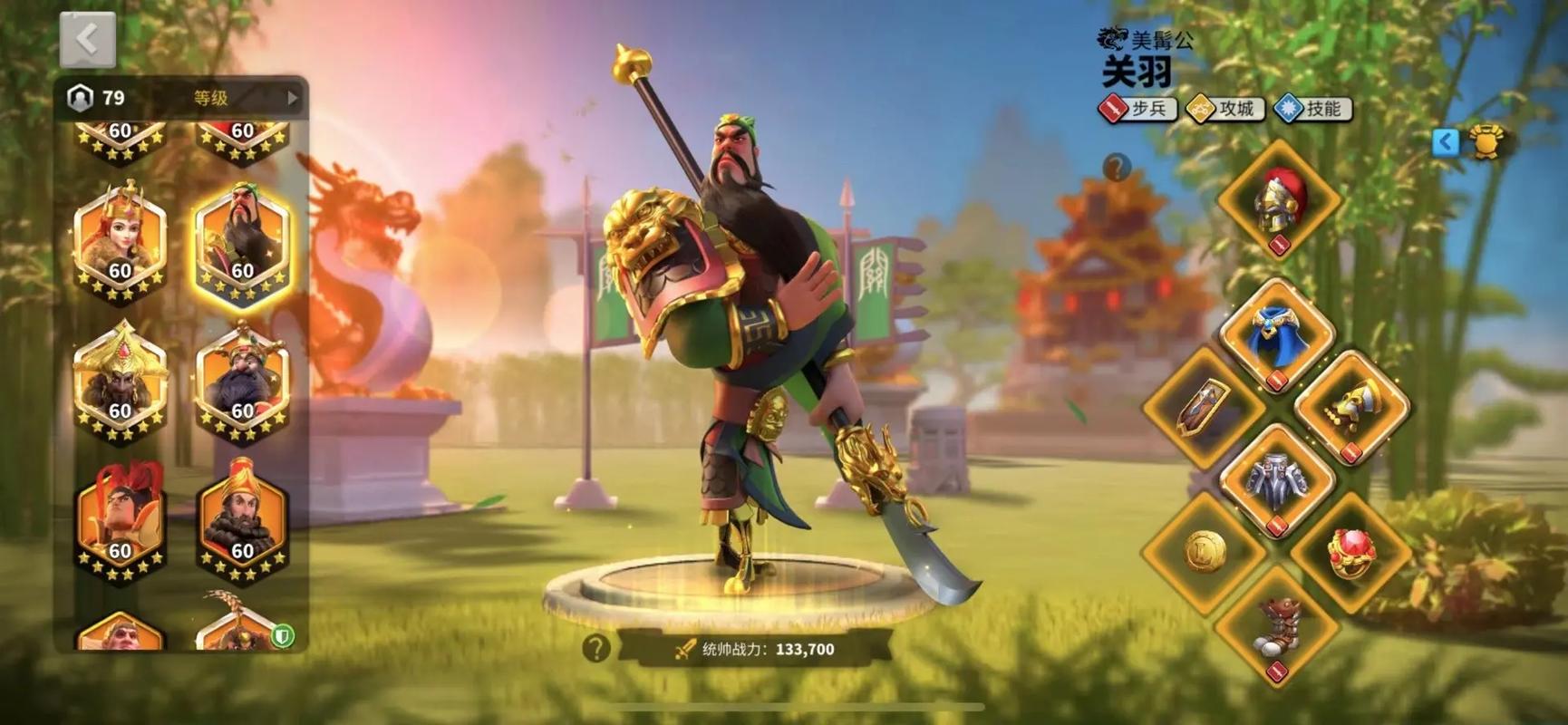Viewport: 1568px width, 725px height.
Task: Select the silver leg armor slot
Action: (x=1277, y=479)
